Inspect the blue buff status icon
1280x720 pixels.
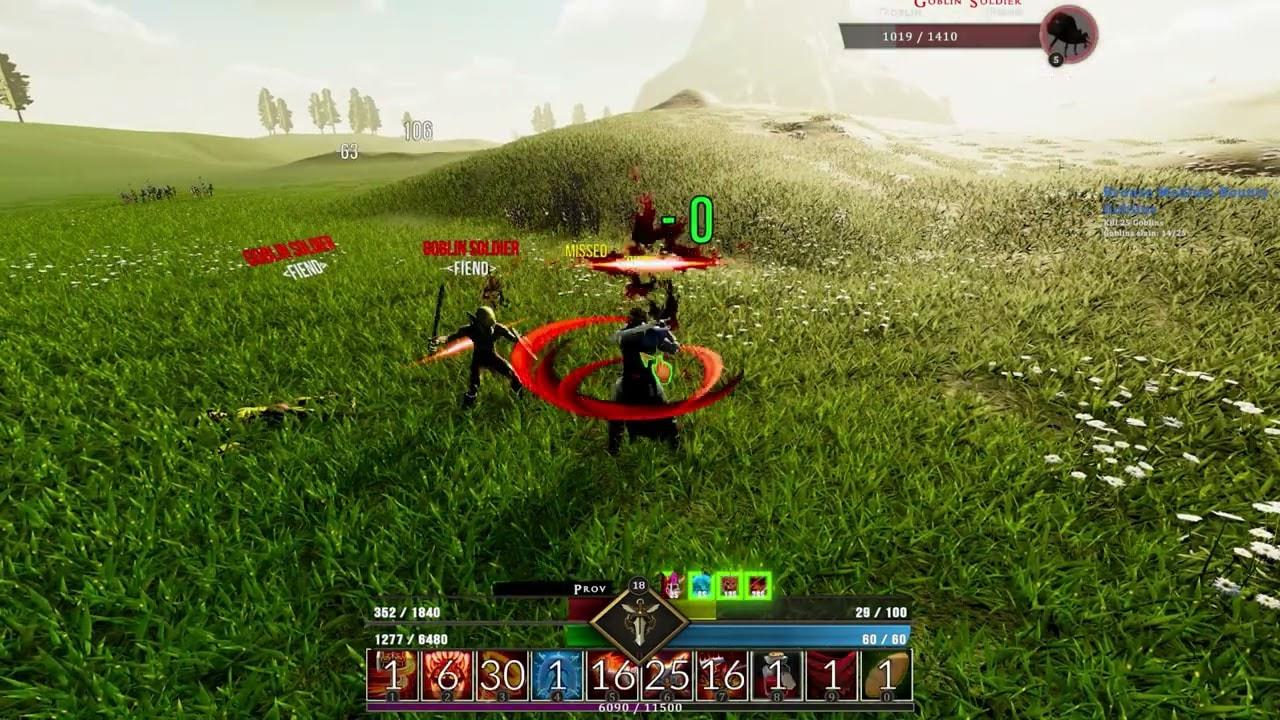[701, 586]
